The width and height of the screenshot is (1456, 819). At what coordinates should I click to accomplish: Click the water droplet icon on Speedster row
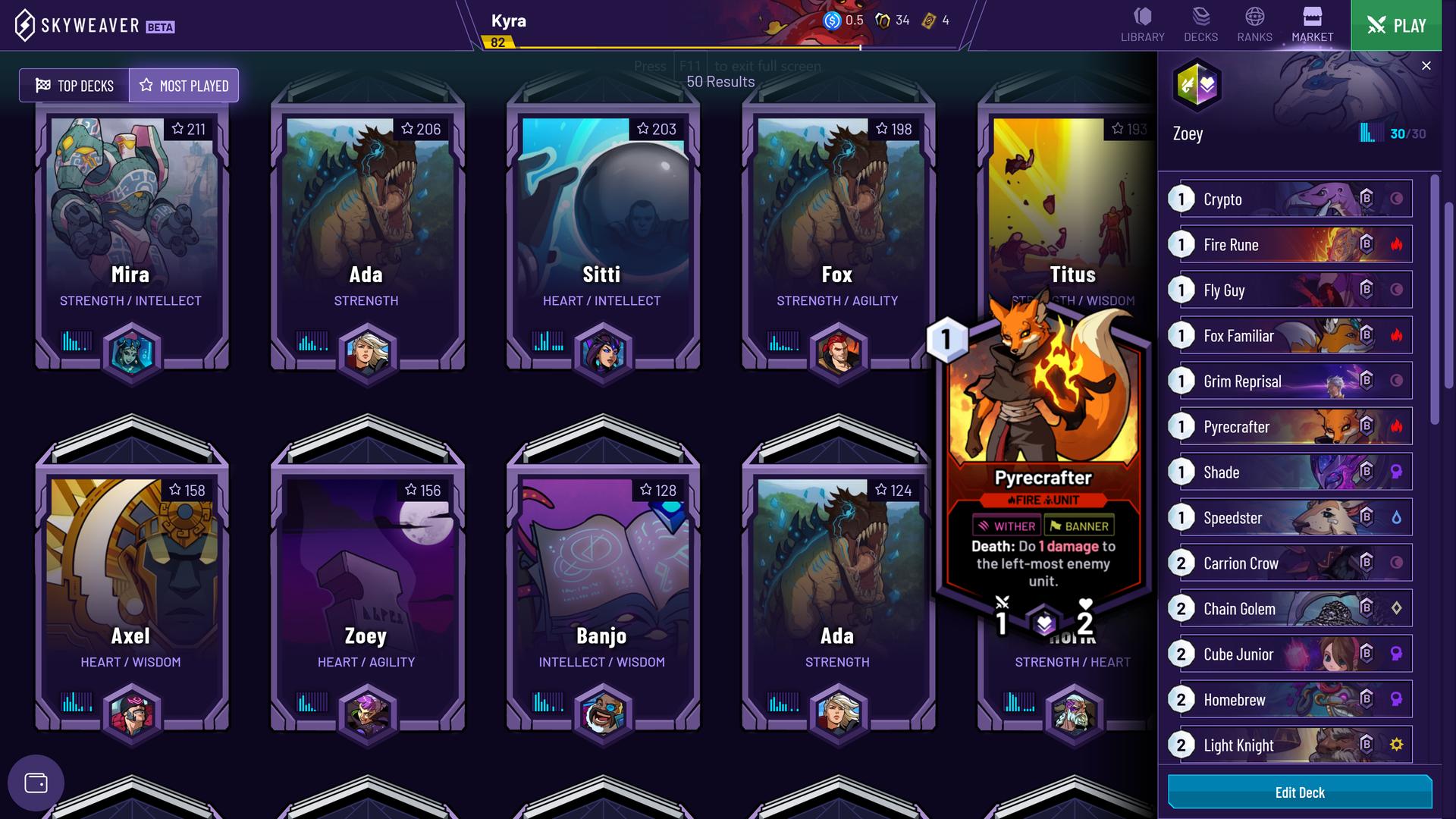click(x=1398, y=517)
